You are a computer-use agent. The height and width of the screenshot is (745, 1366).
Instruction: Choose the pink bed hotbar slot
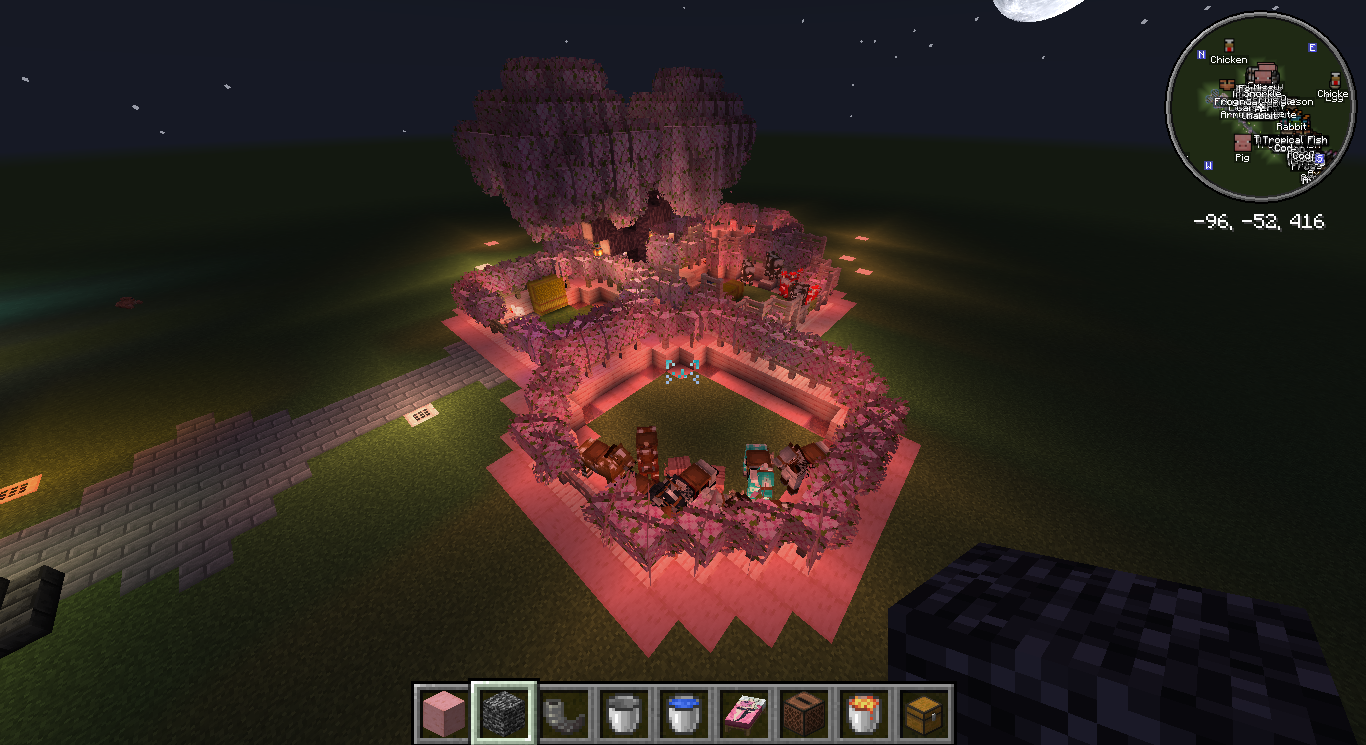pyautogui.click(x=743, y=714)
